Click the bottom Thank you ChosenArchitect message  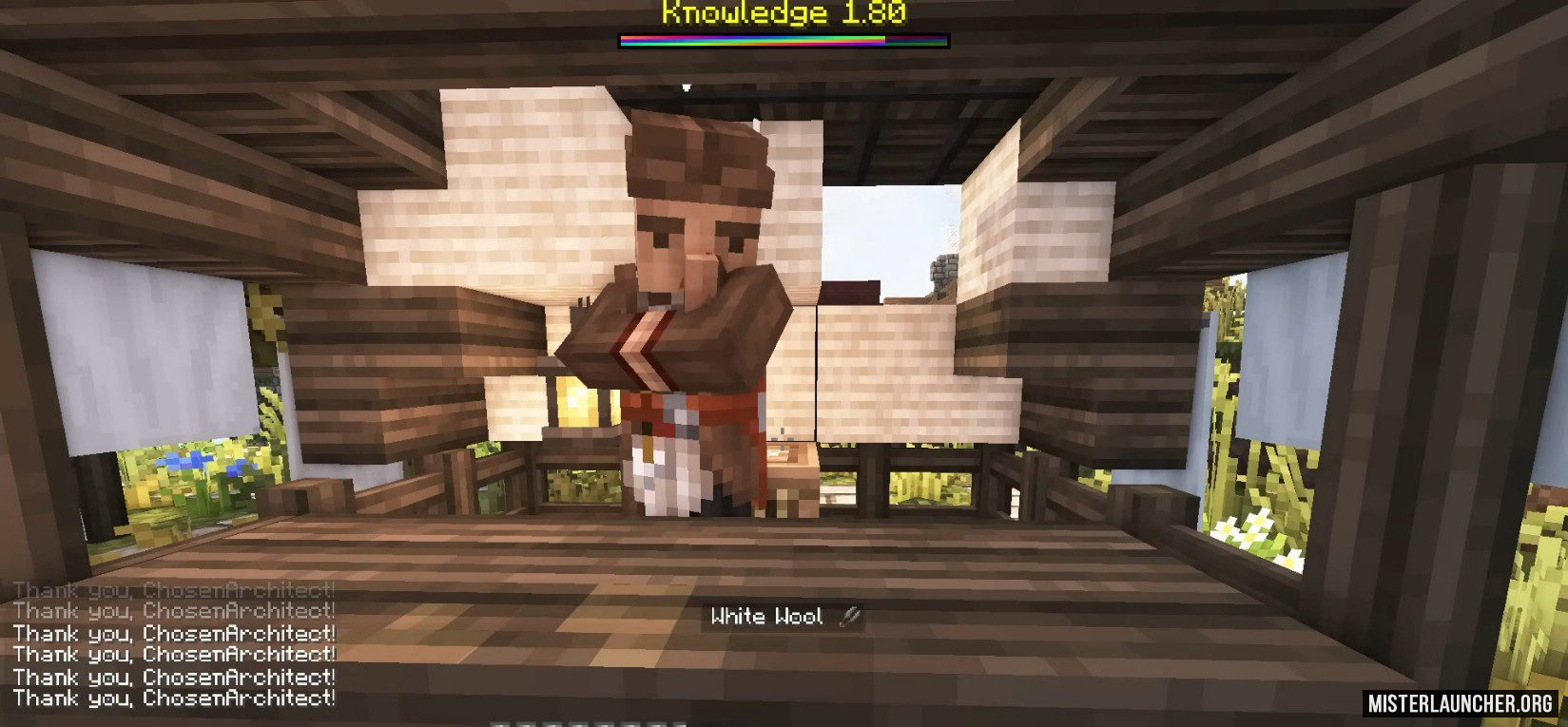171,700
